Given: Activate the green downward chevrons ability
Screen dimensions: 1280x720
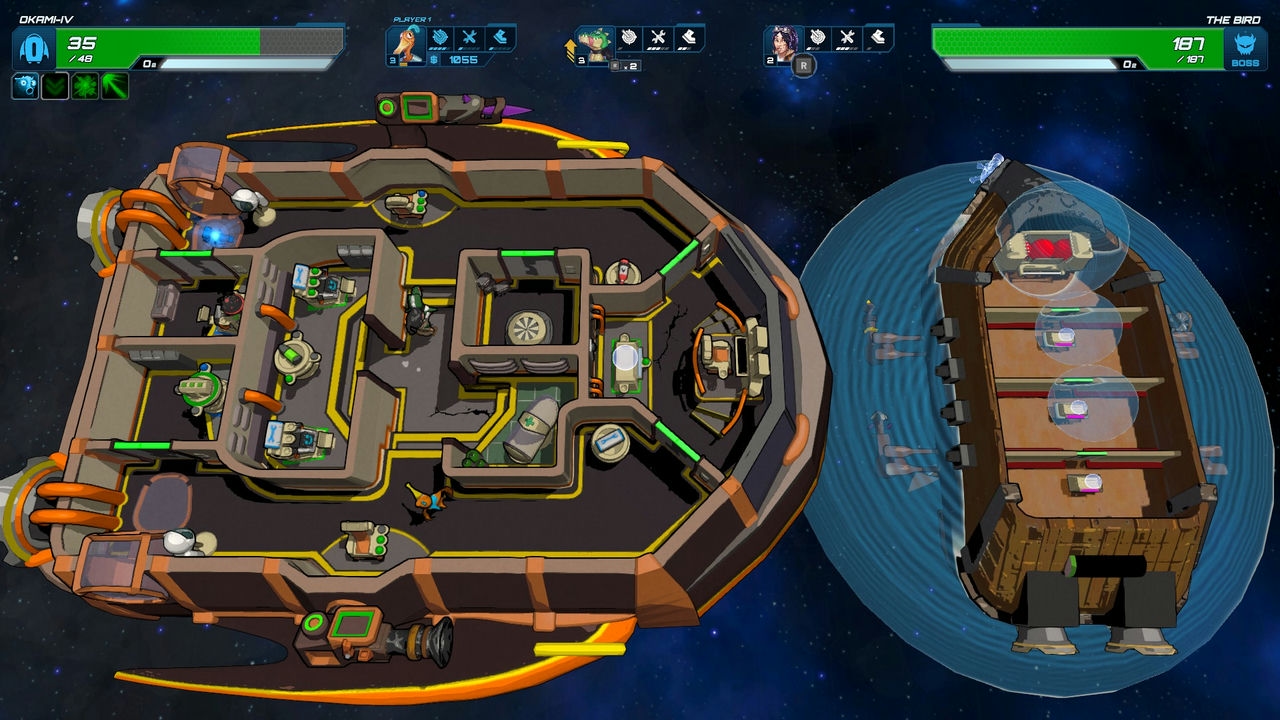Looking at the screenshot, I should click(54, 86).
